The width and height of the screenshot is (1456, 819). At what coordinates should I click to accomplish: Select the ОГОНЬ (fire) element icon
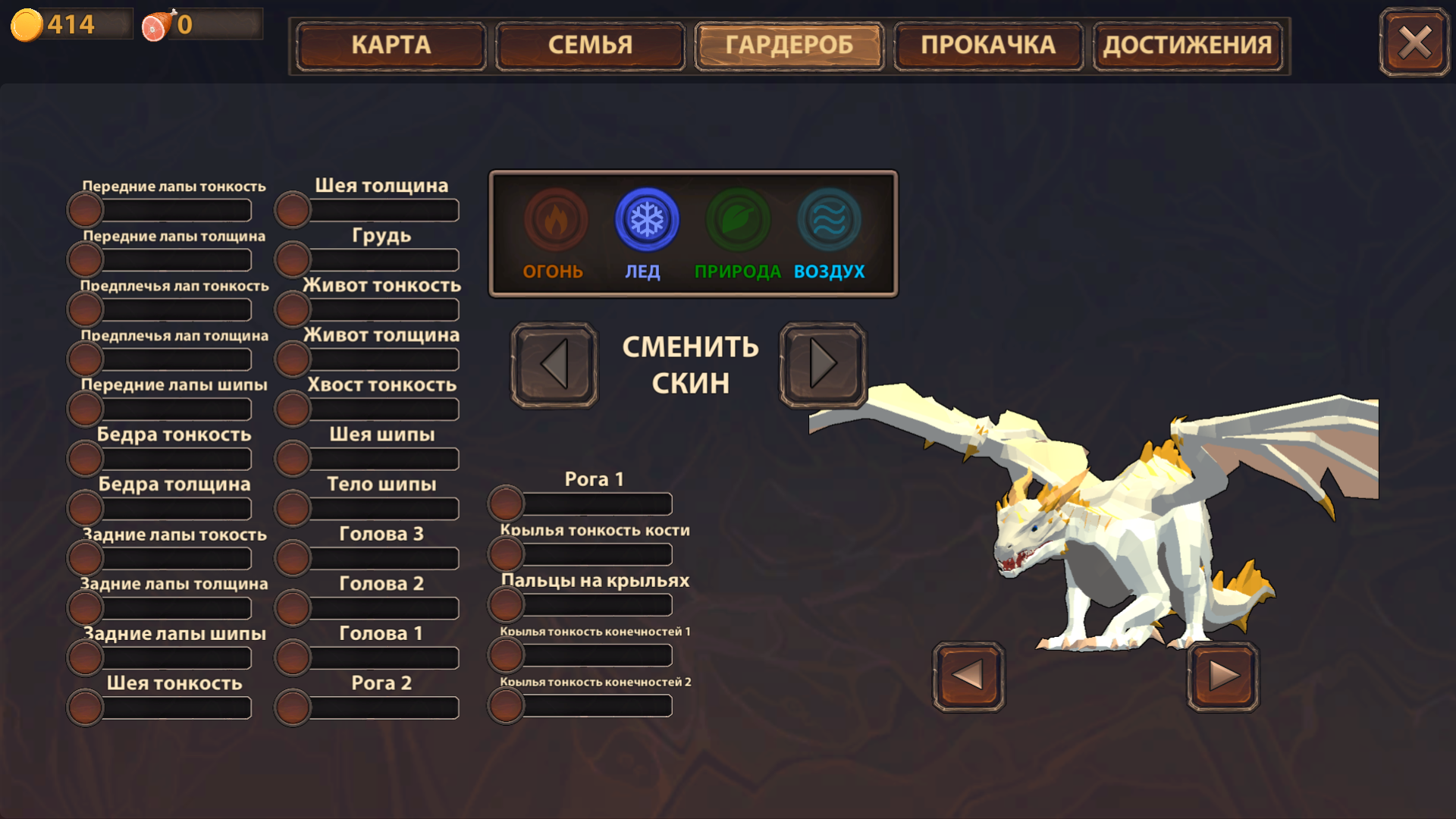(x=556, y=220)
